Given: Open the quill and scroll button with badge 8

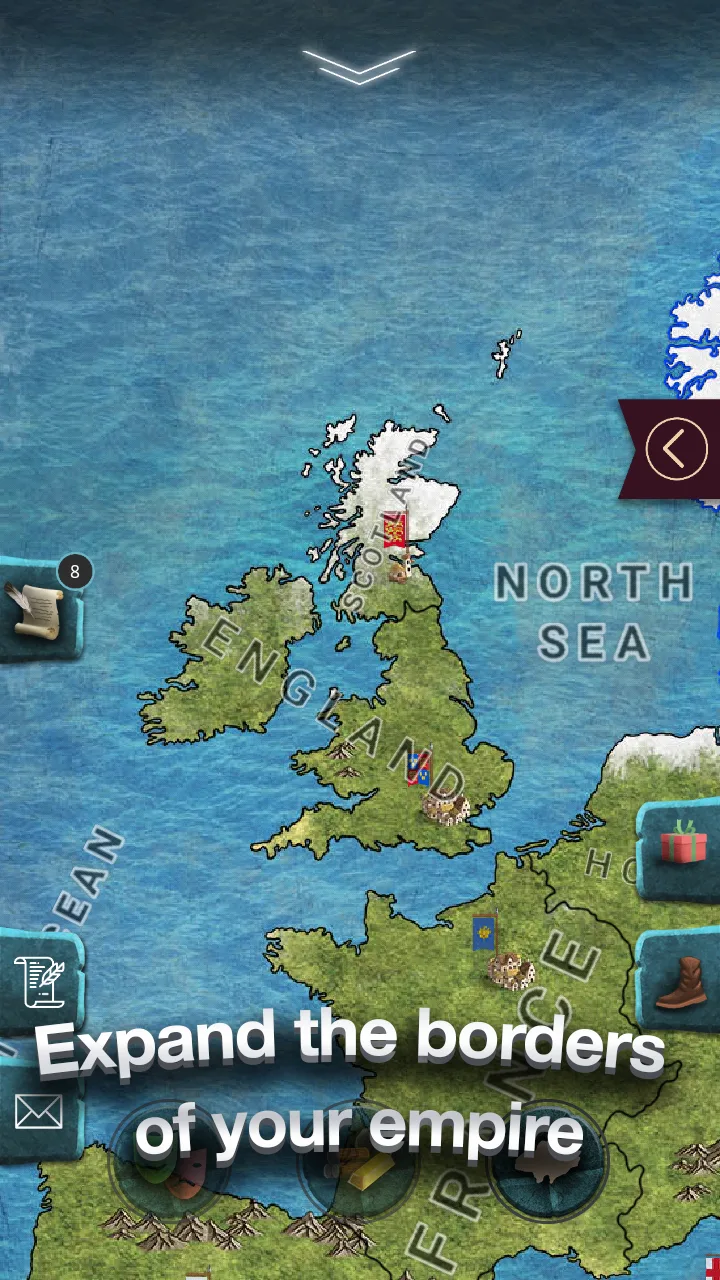Looking at the screenshot, I should point(39,609).
